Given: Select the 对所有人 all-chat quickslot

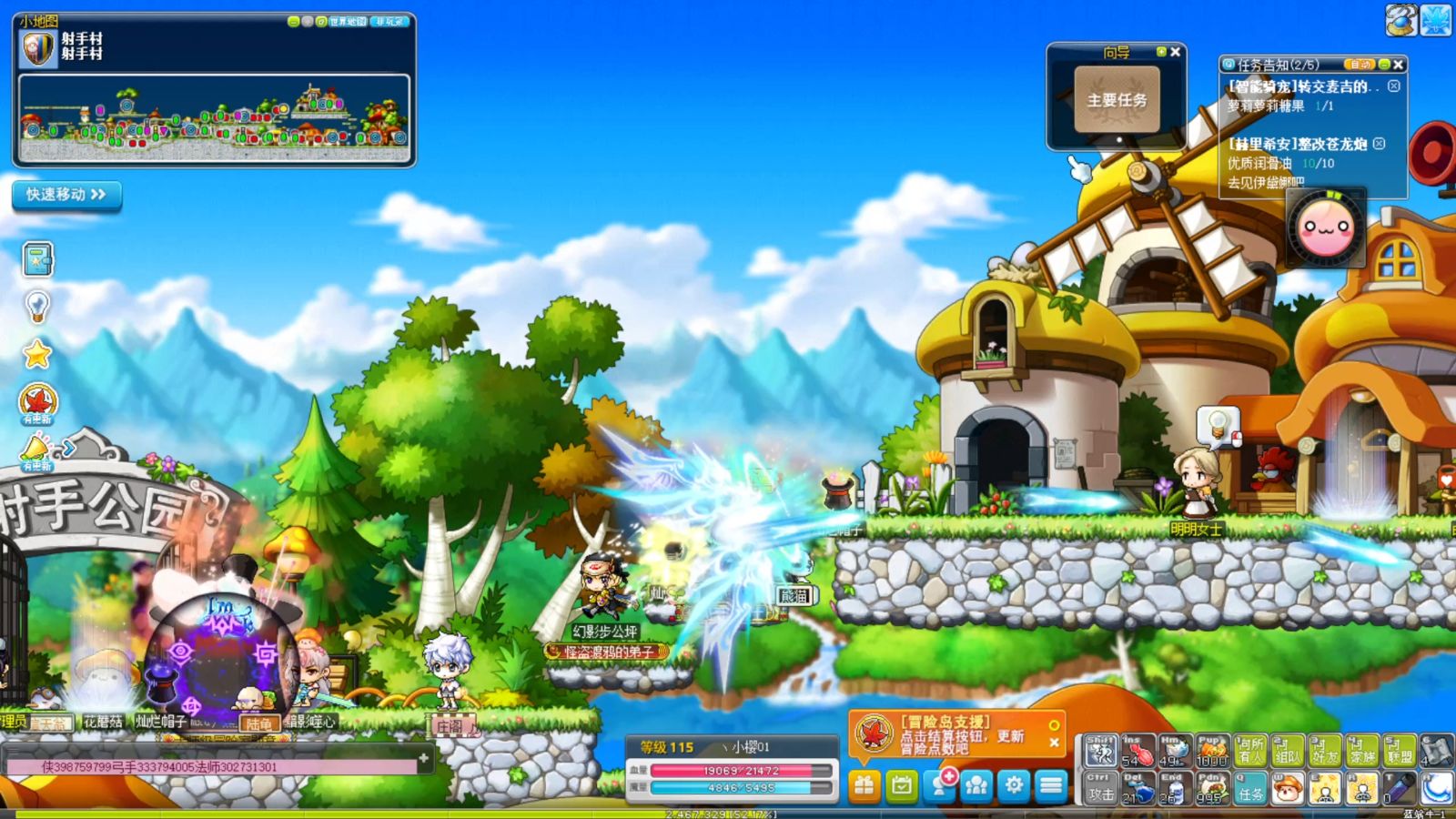Looking at the screenshot, I should (1250, 751).
